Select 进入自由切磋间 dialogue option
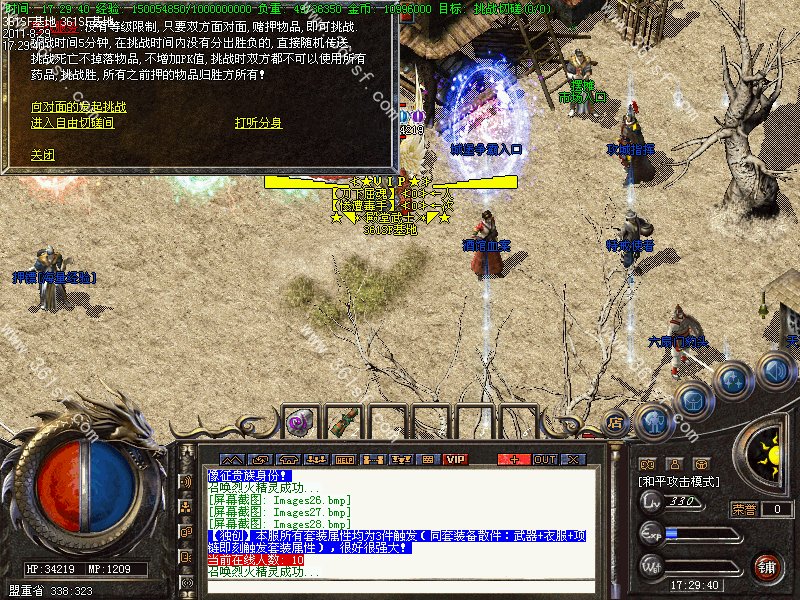This screenshot has height=600, width=800. 72,123
